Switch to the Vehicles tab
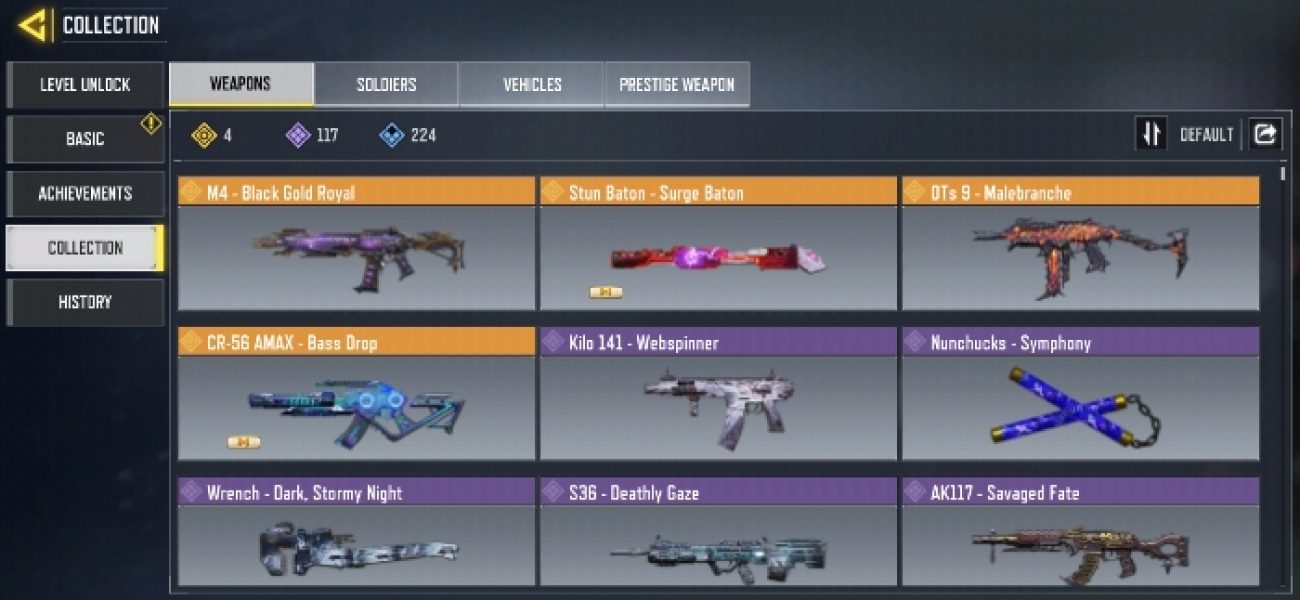The image size is (1300, 600). click(532, 85)
